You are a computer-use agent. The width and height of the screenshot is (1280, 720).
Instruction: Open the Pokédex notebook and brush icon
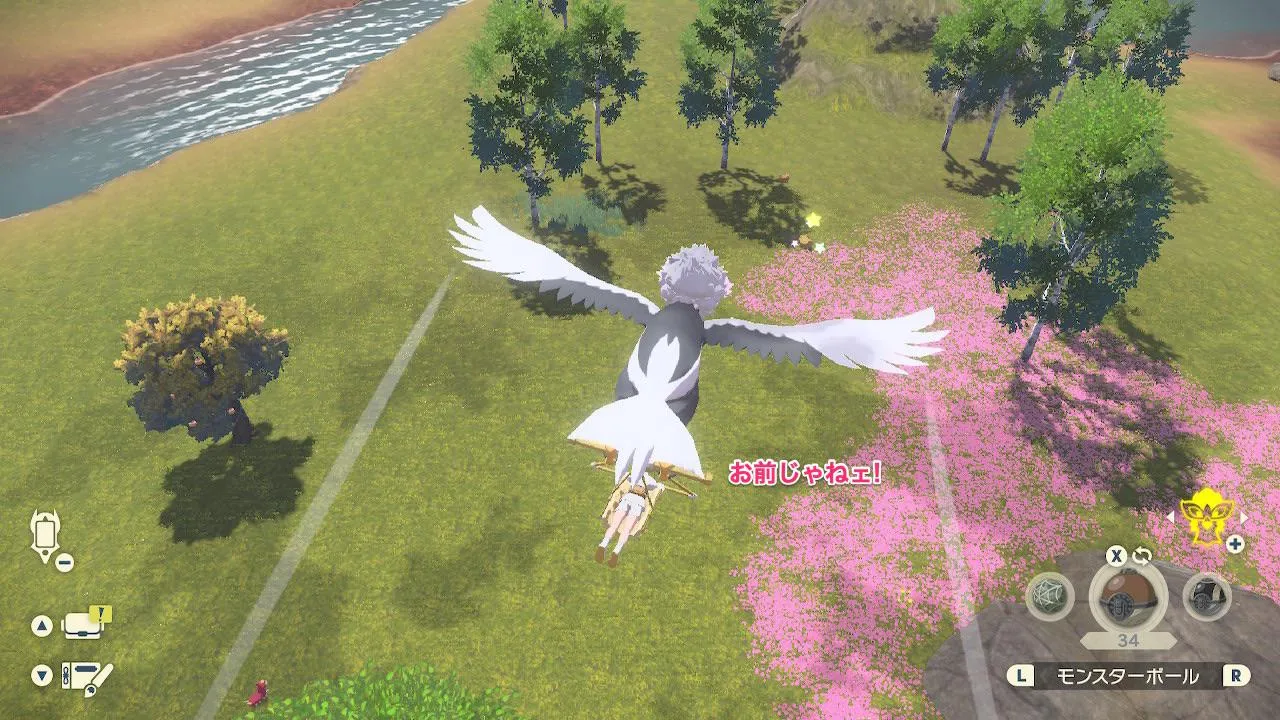click(86, 676)
